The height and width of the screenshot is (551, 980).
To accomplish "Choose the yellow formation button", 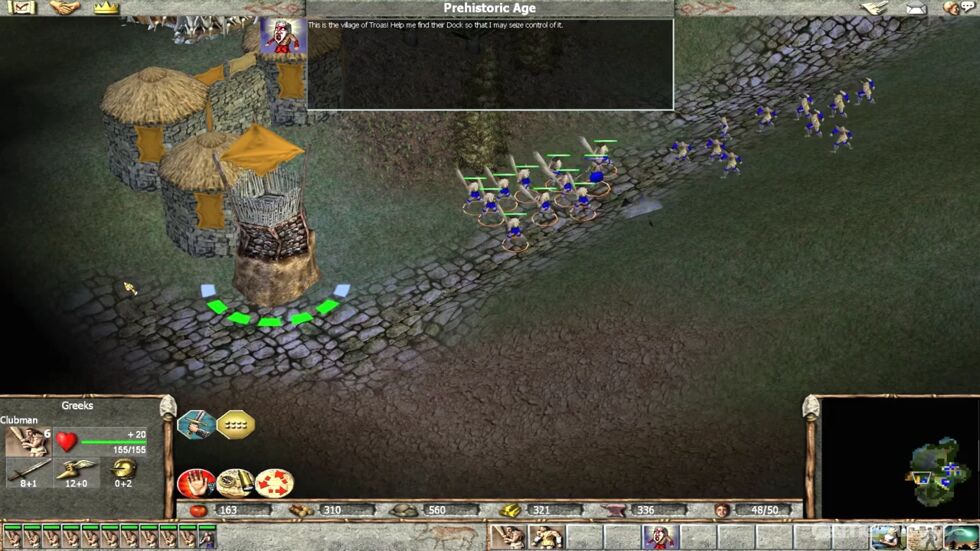I will coord(235,424).
